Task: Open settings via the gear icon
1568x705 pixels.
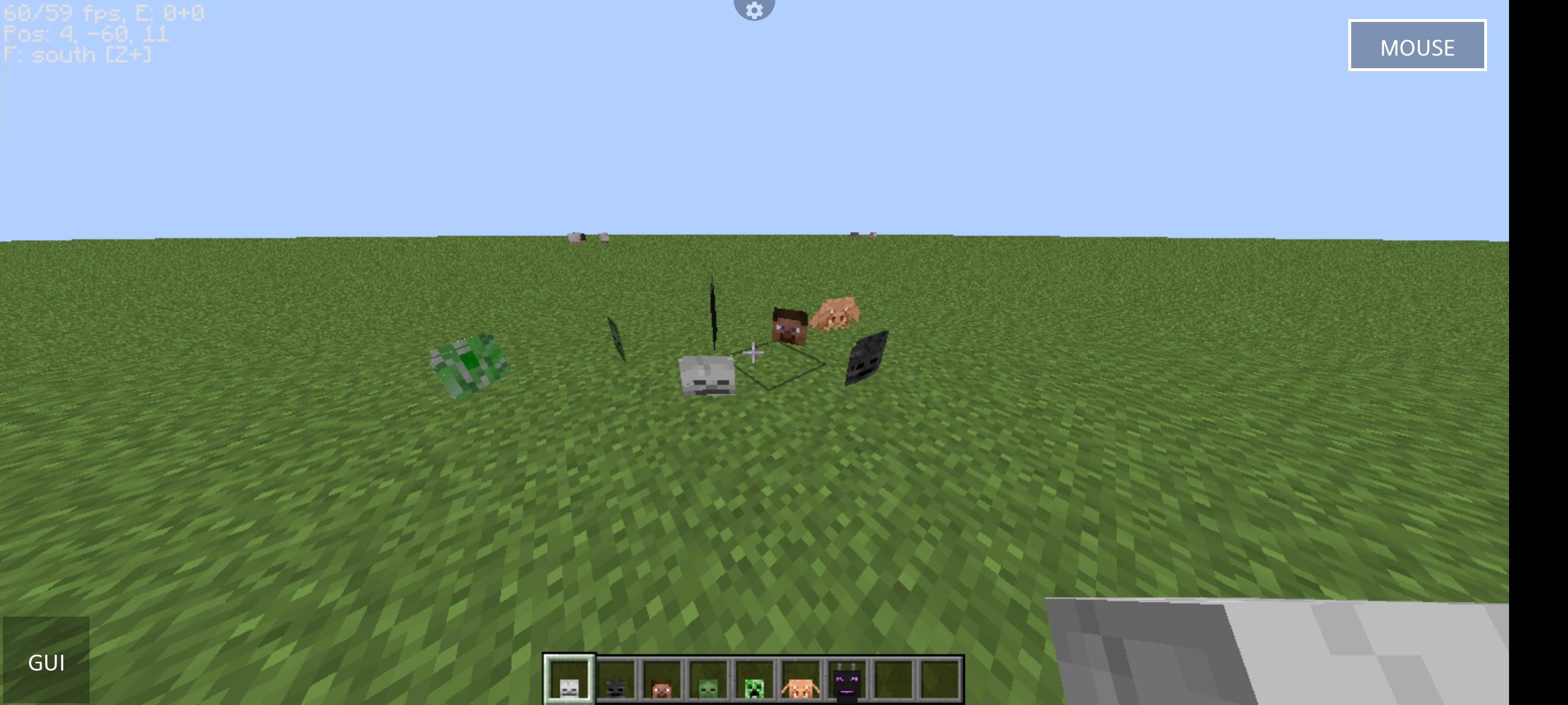Action: coord(755,10)
